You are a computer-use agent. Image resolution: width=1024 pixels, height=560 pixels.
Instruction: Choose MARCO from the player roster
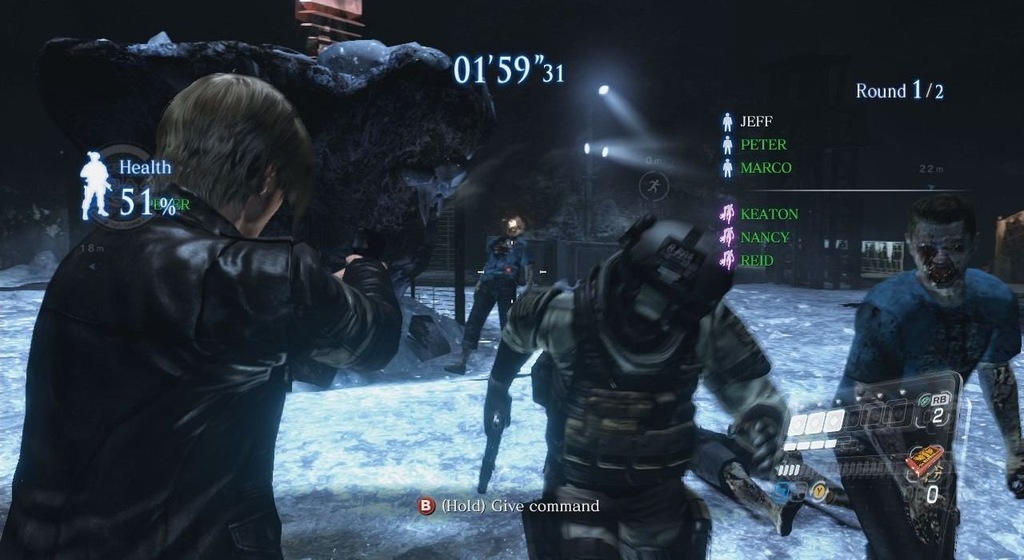(765, 168)
